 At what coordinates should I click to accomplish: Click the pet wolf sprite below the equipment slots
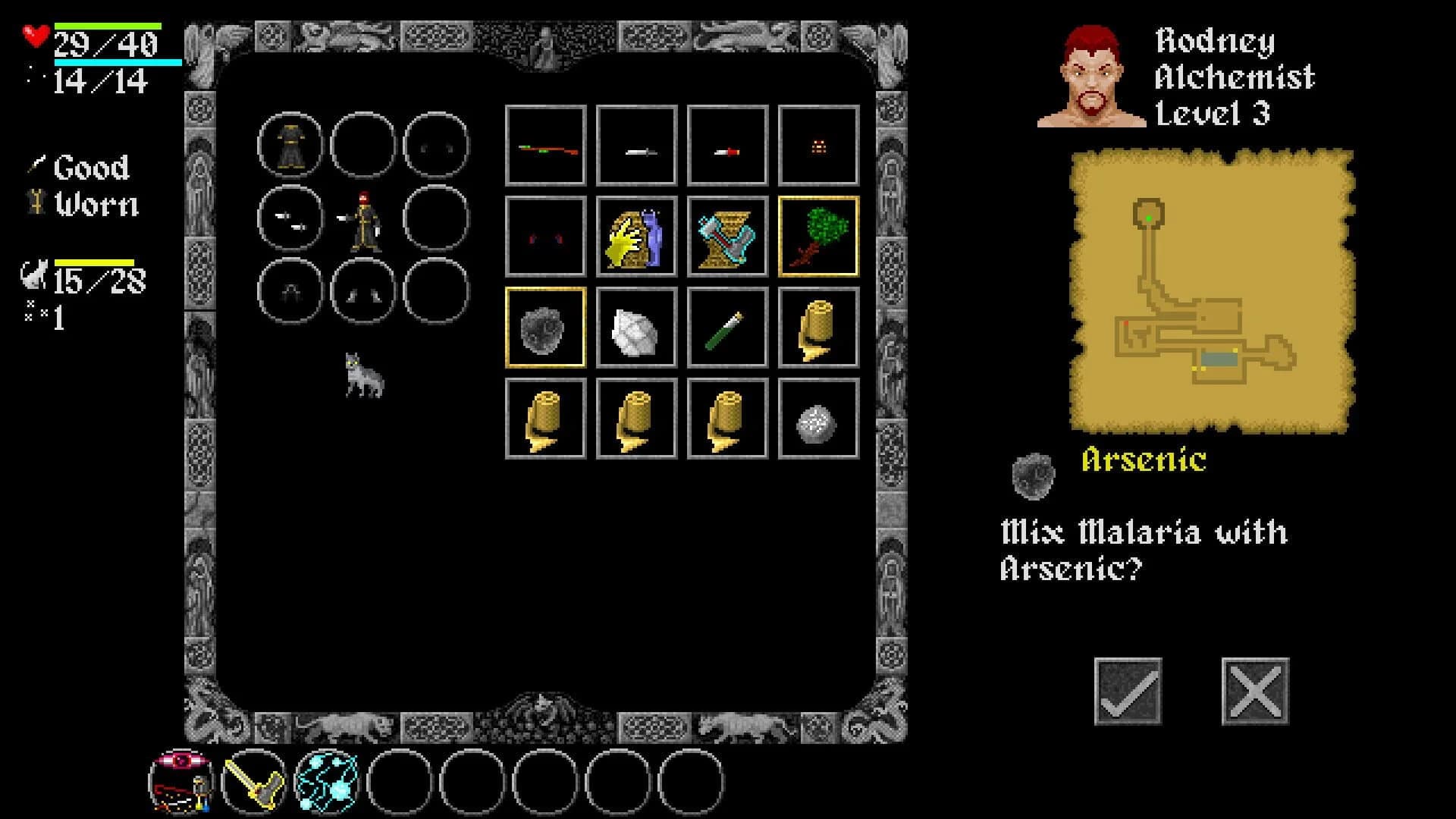coord(364,377)
